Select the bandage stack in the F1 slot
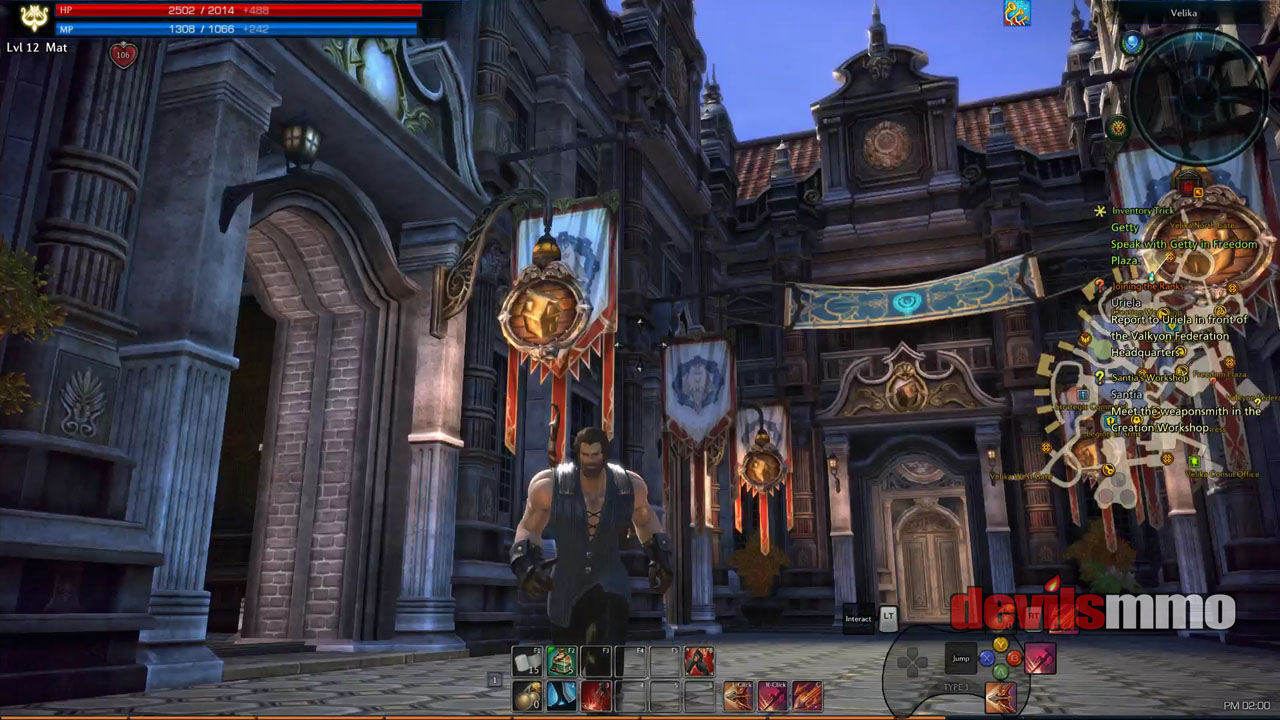The height and width of the screenshot is (720, 1280). (527, 661)
